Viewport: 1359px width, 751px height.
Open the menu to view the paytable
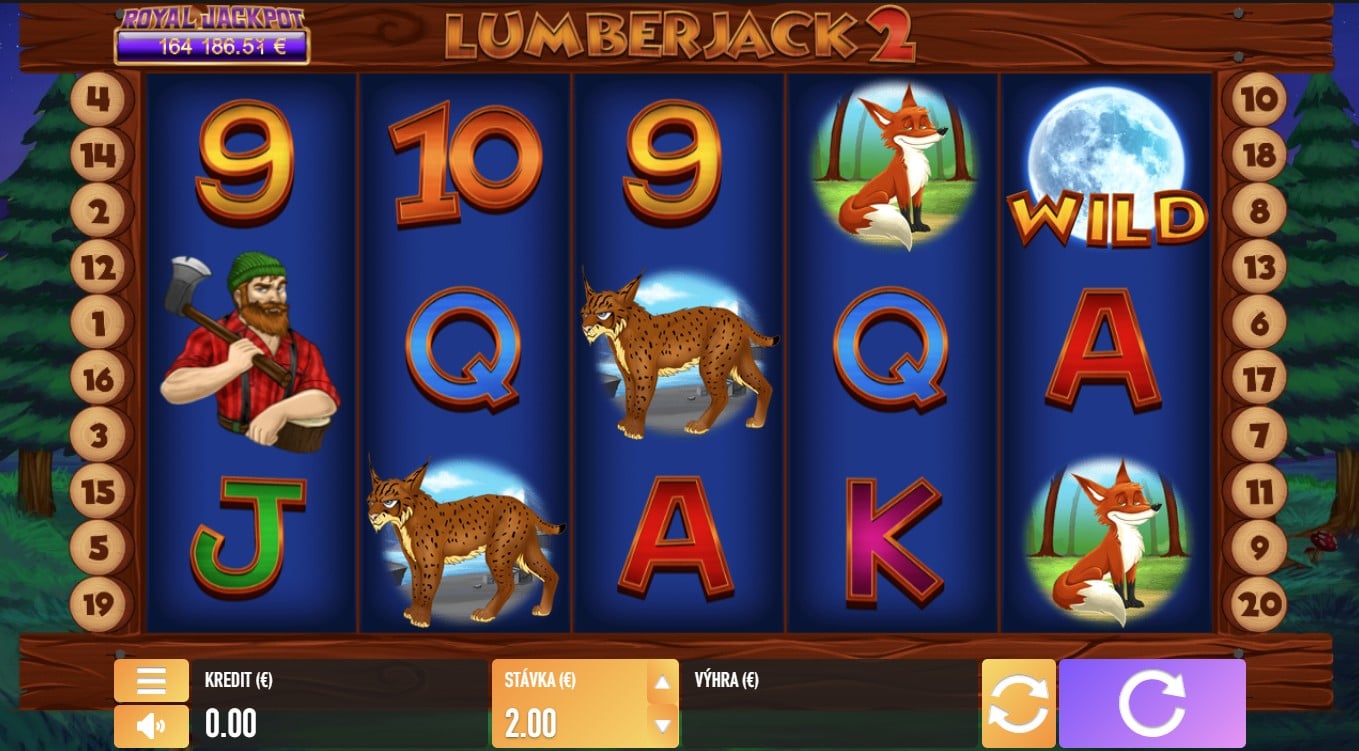150,681
